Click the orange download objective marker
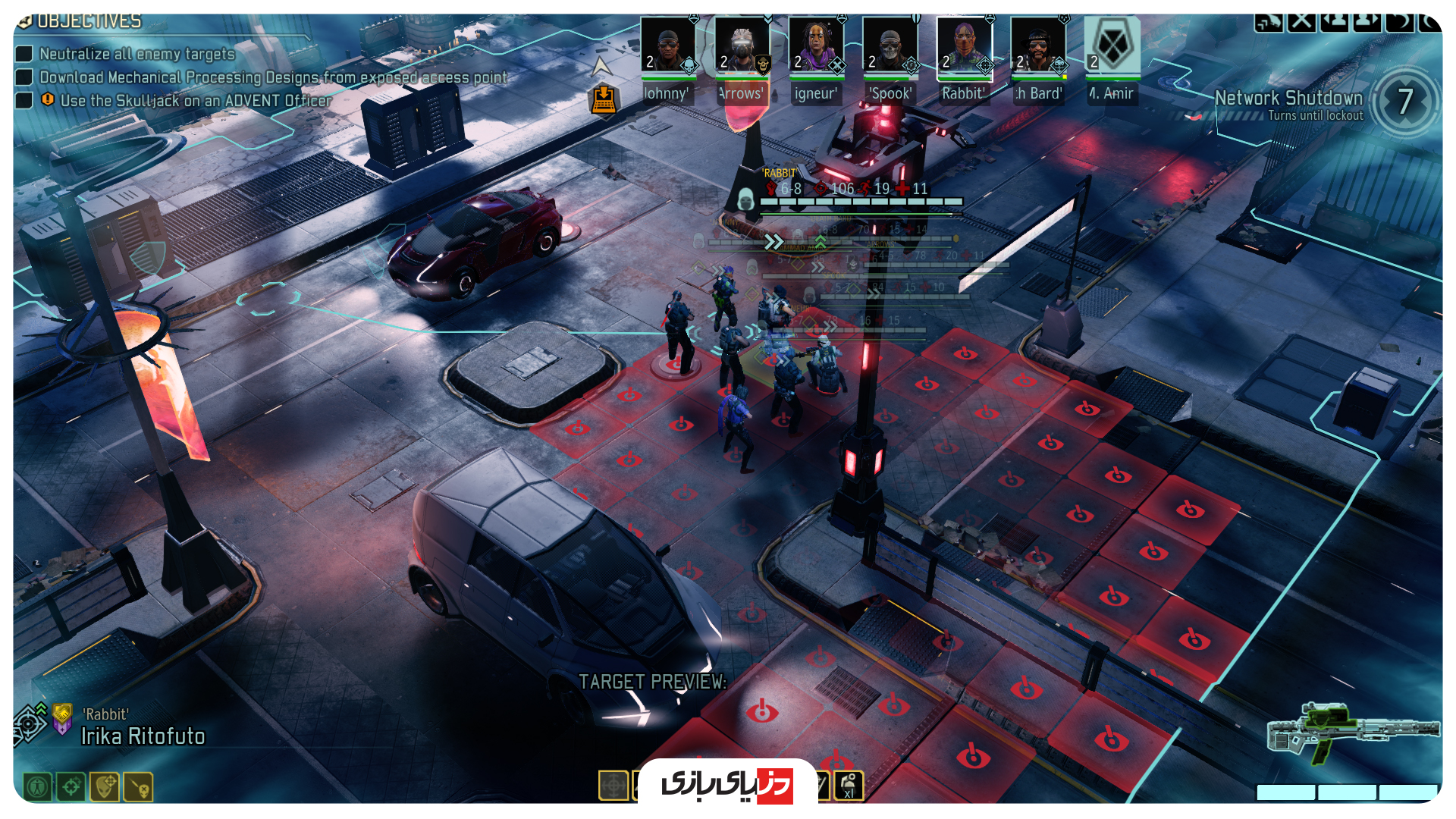Screen dimensions: 1456x819 pos(604,99)
